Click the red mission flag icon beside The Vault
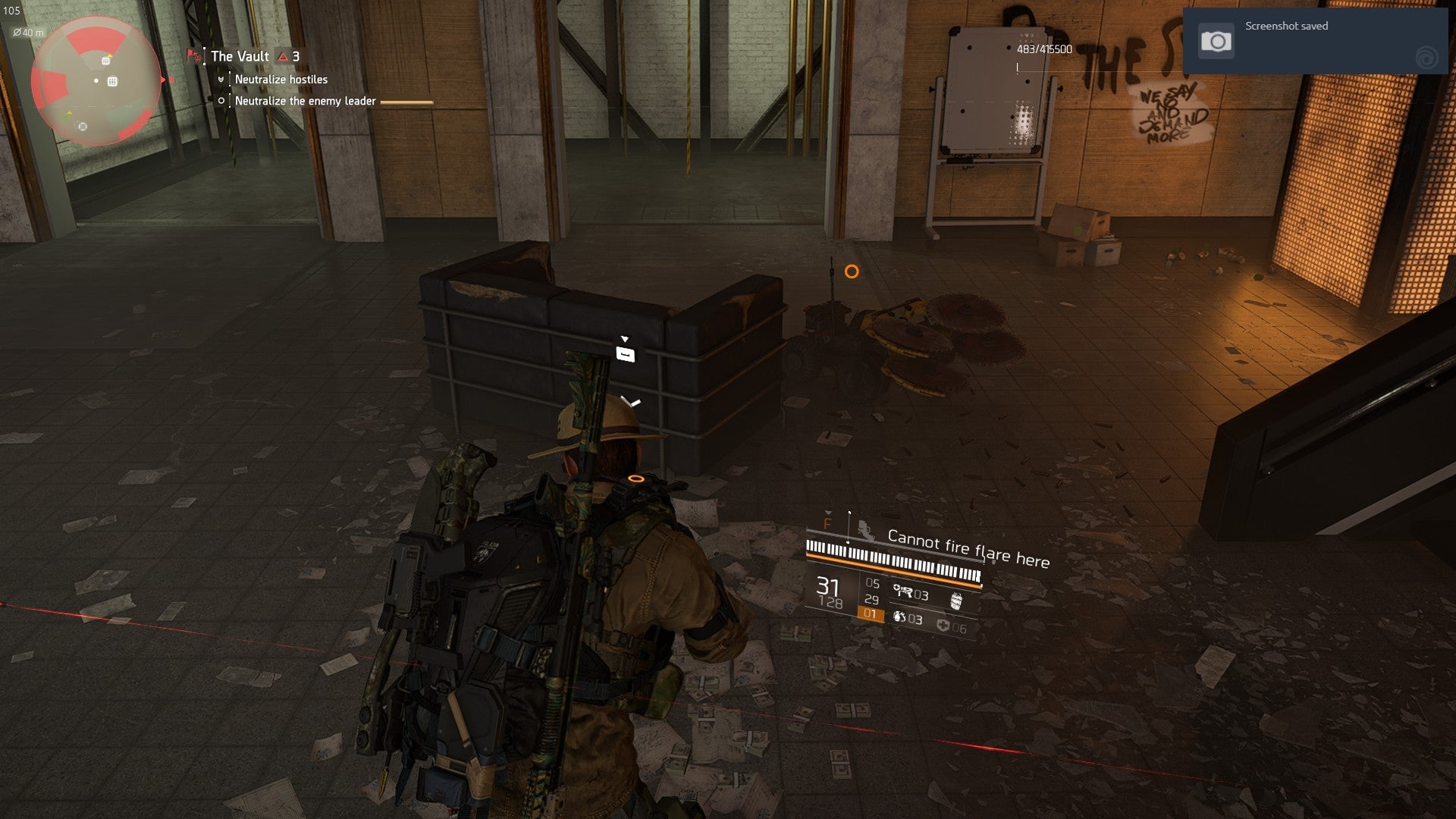1456x819 pixels. pyautogui.click(x=191, y=55)
